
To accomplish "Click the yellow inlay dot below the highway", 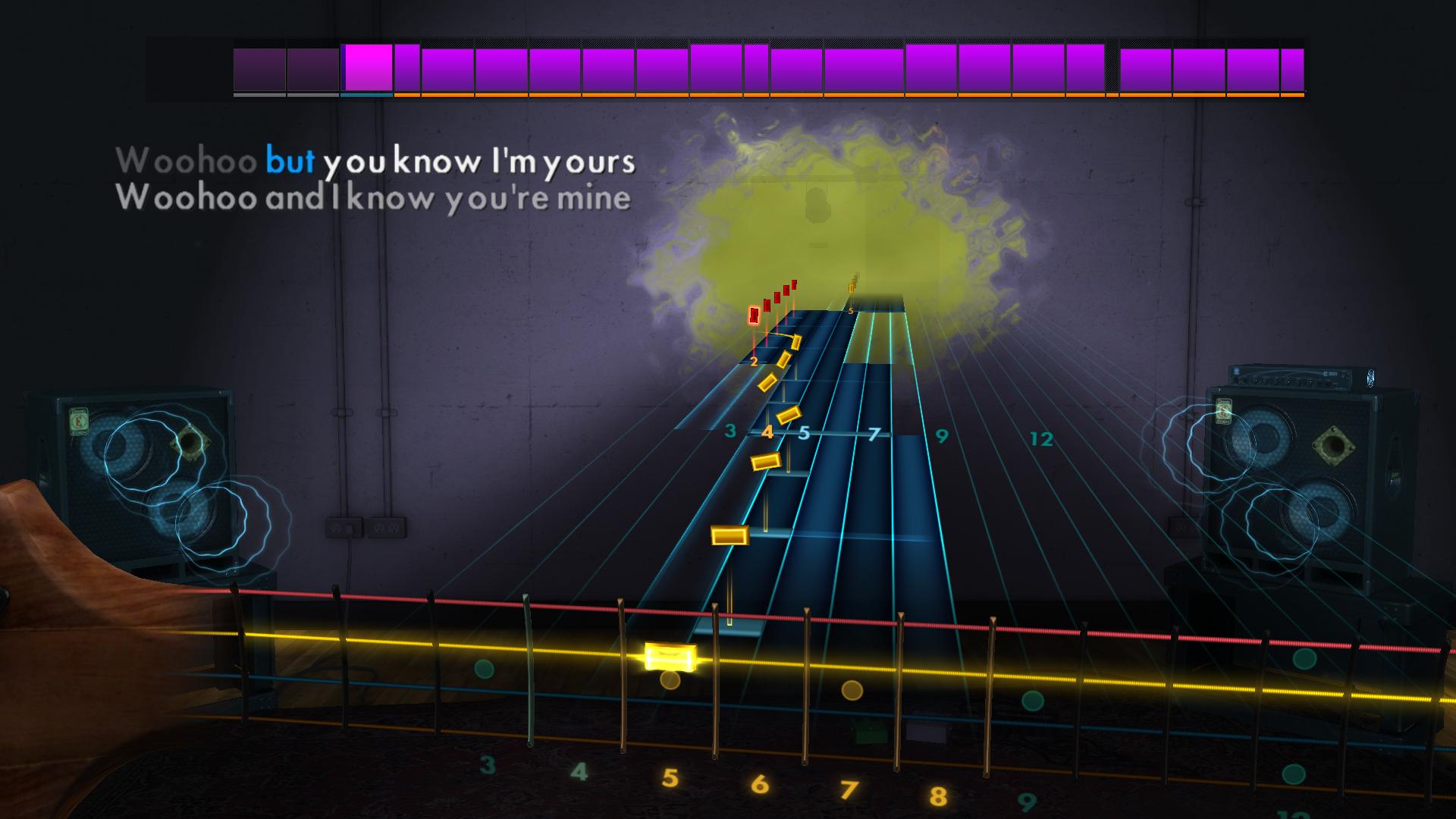I will [x=851, y=689].
